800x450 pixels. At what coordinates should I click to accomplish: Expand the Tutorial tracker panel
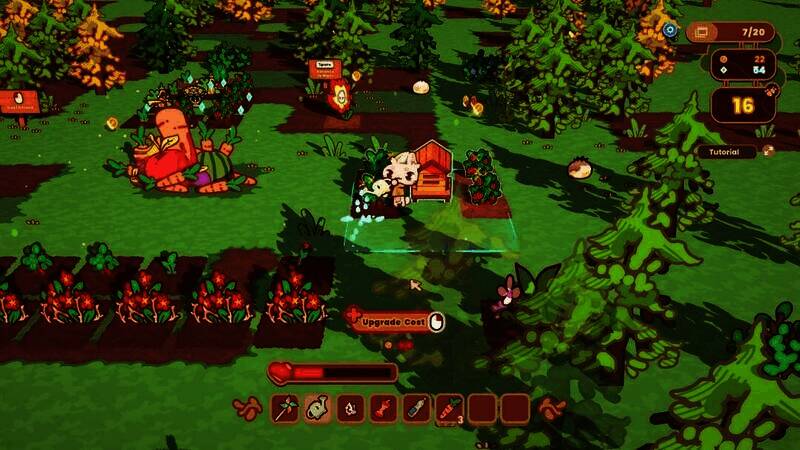click(x=733, y=152)
